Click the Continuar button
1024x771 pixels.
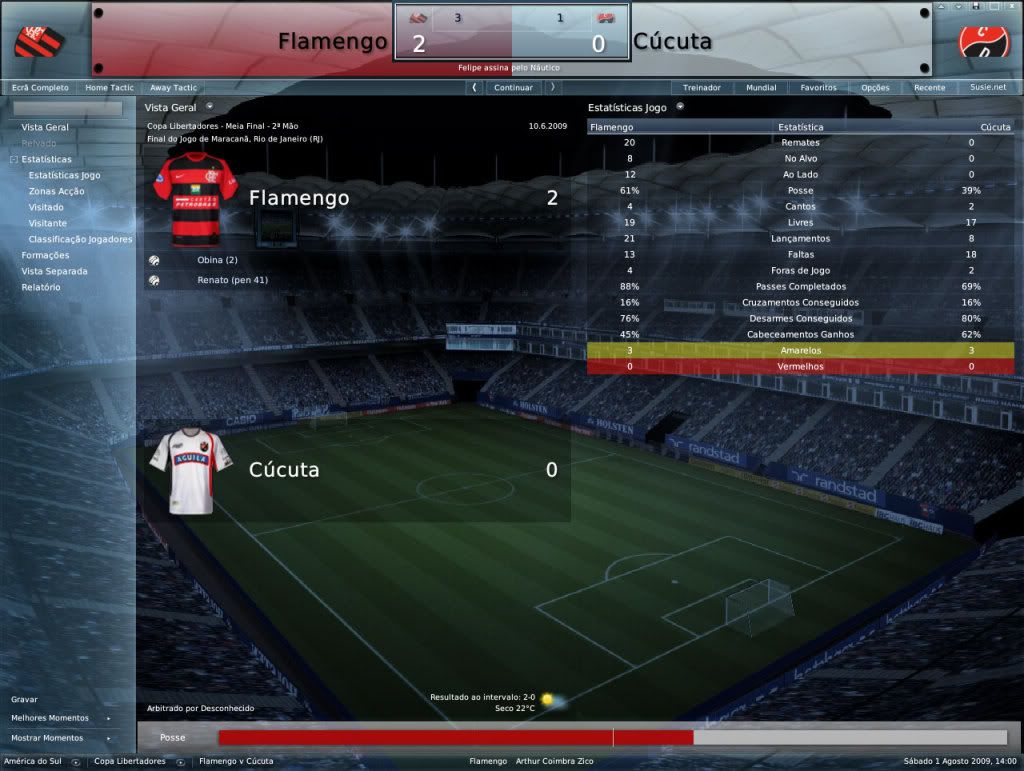pos(513,88)
